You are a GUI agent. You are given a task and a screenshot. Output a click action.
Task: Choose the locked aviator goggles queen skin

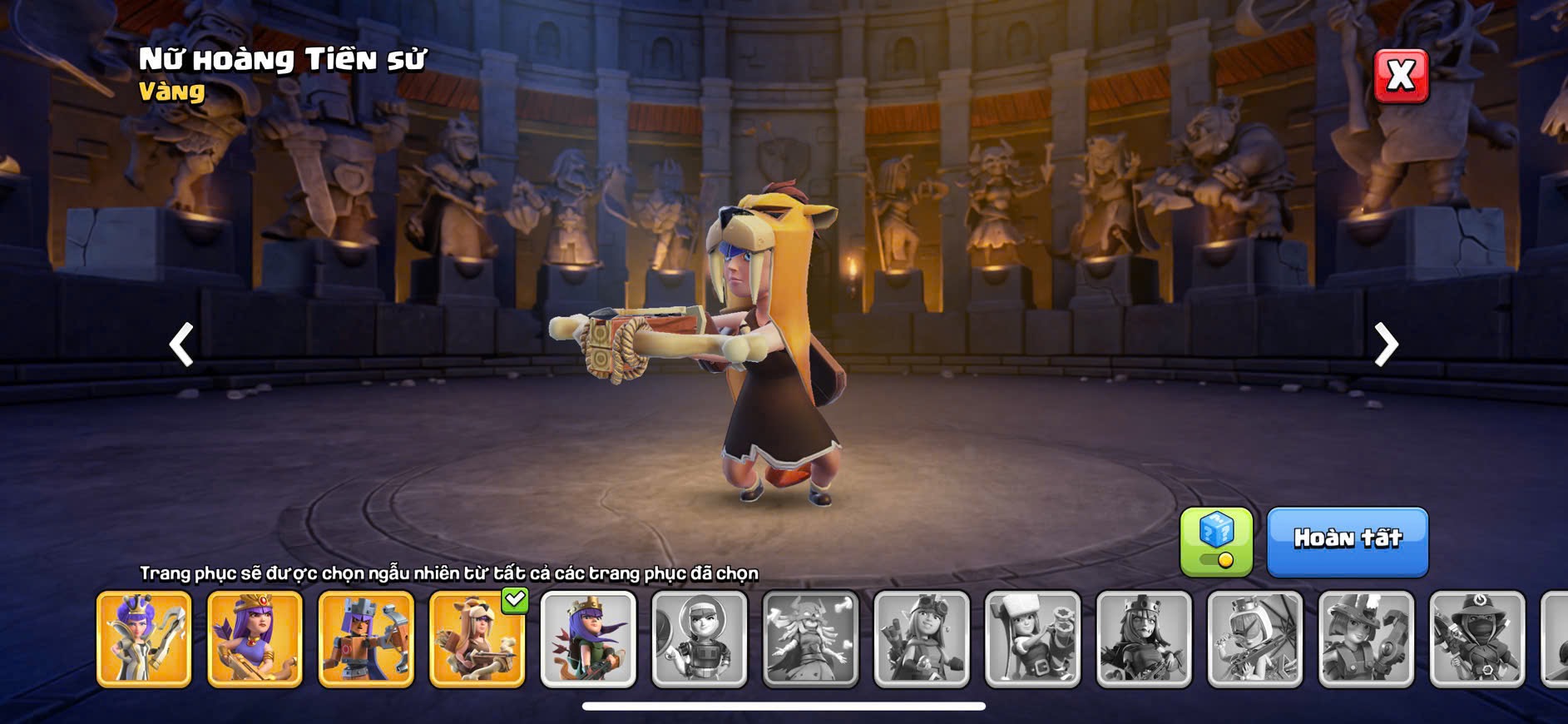(922, 639)
